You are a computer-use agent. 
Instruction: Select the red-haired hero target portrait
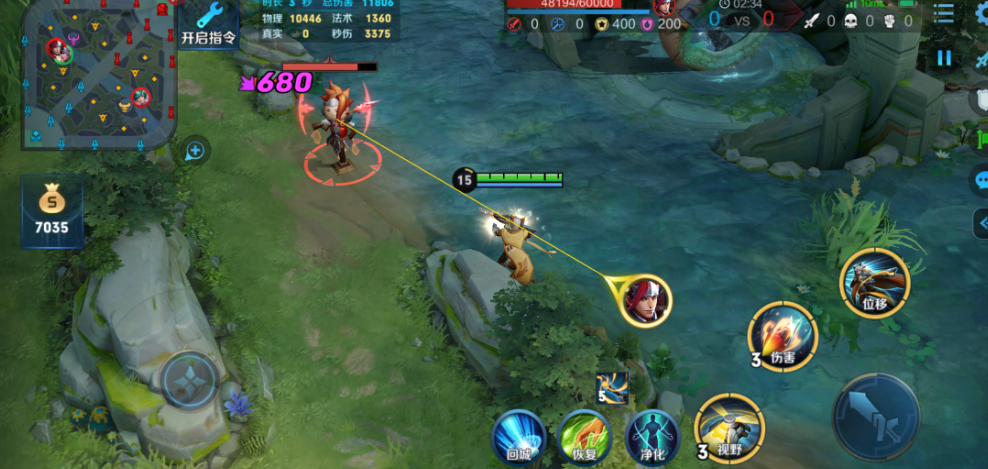click(x=644, y=299)
